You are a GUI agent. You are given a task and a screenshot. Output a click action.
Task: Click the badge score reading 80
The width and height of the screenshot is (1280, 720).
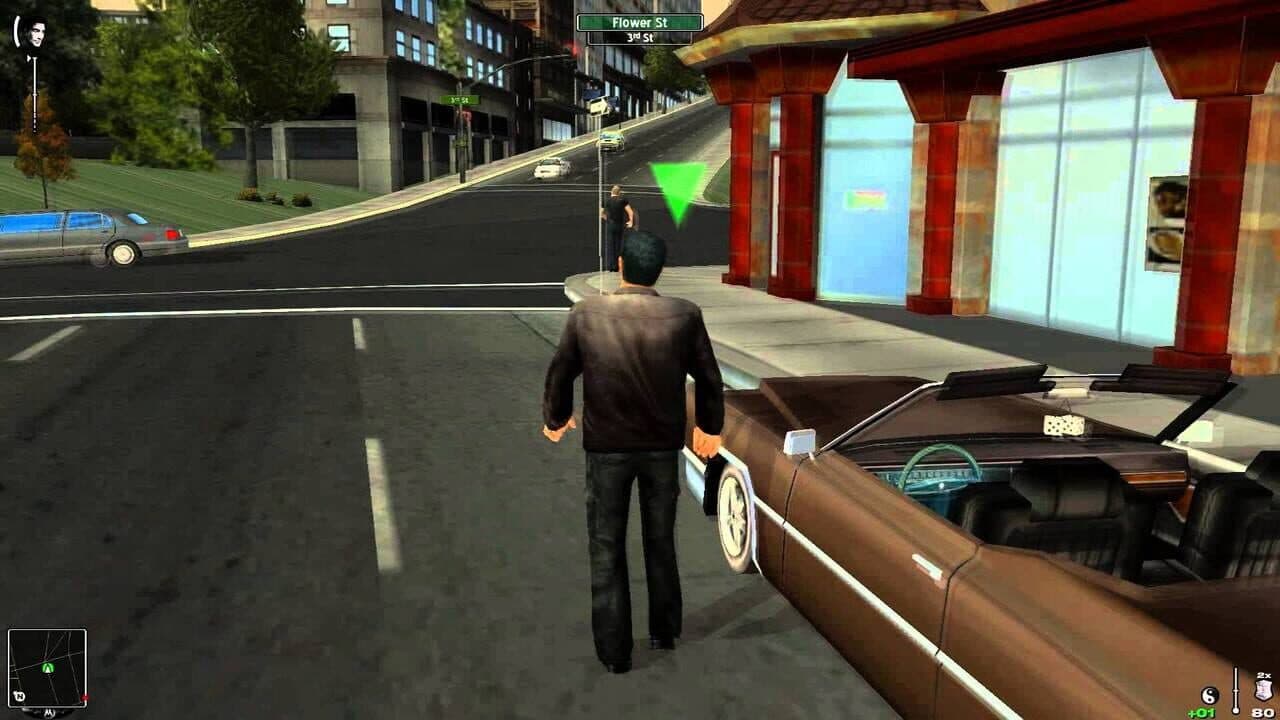click(x=1261, y=711)
